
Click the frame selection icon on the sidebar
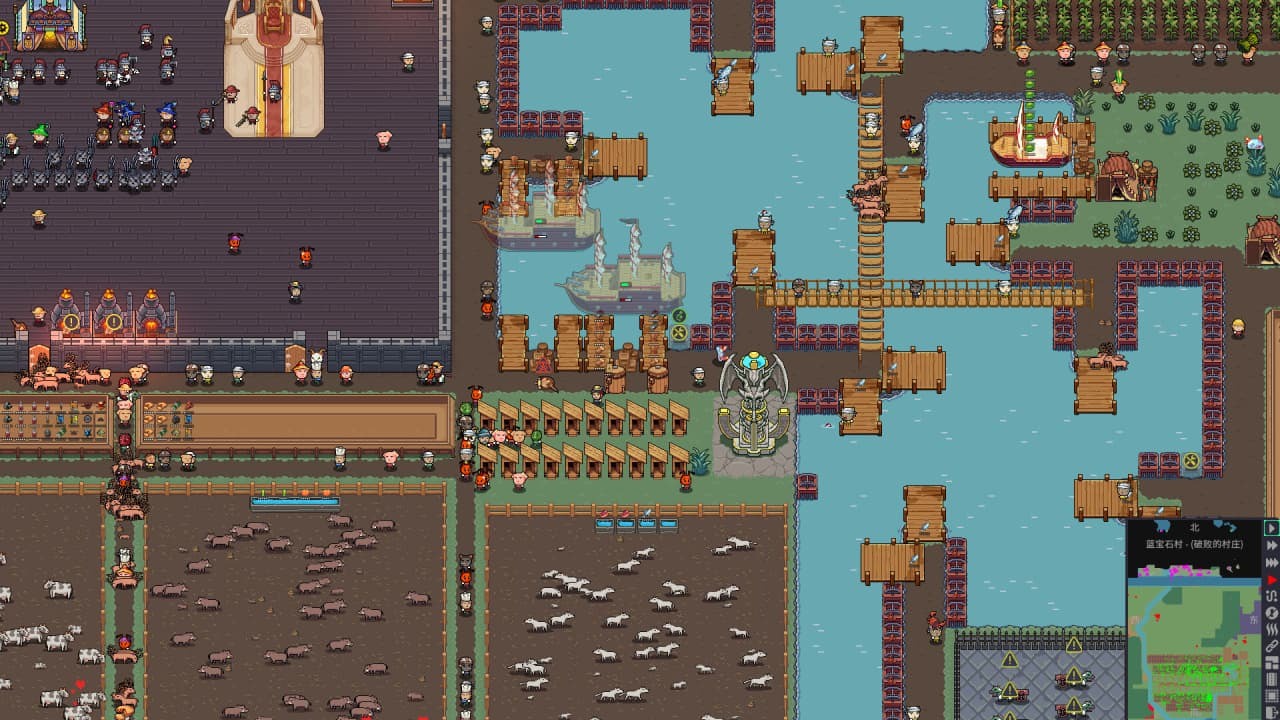[x=1271, y=695]
